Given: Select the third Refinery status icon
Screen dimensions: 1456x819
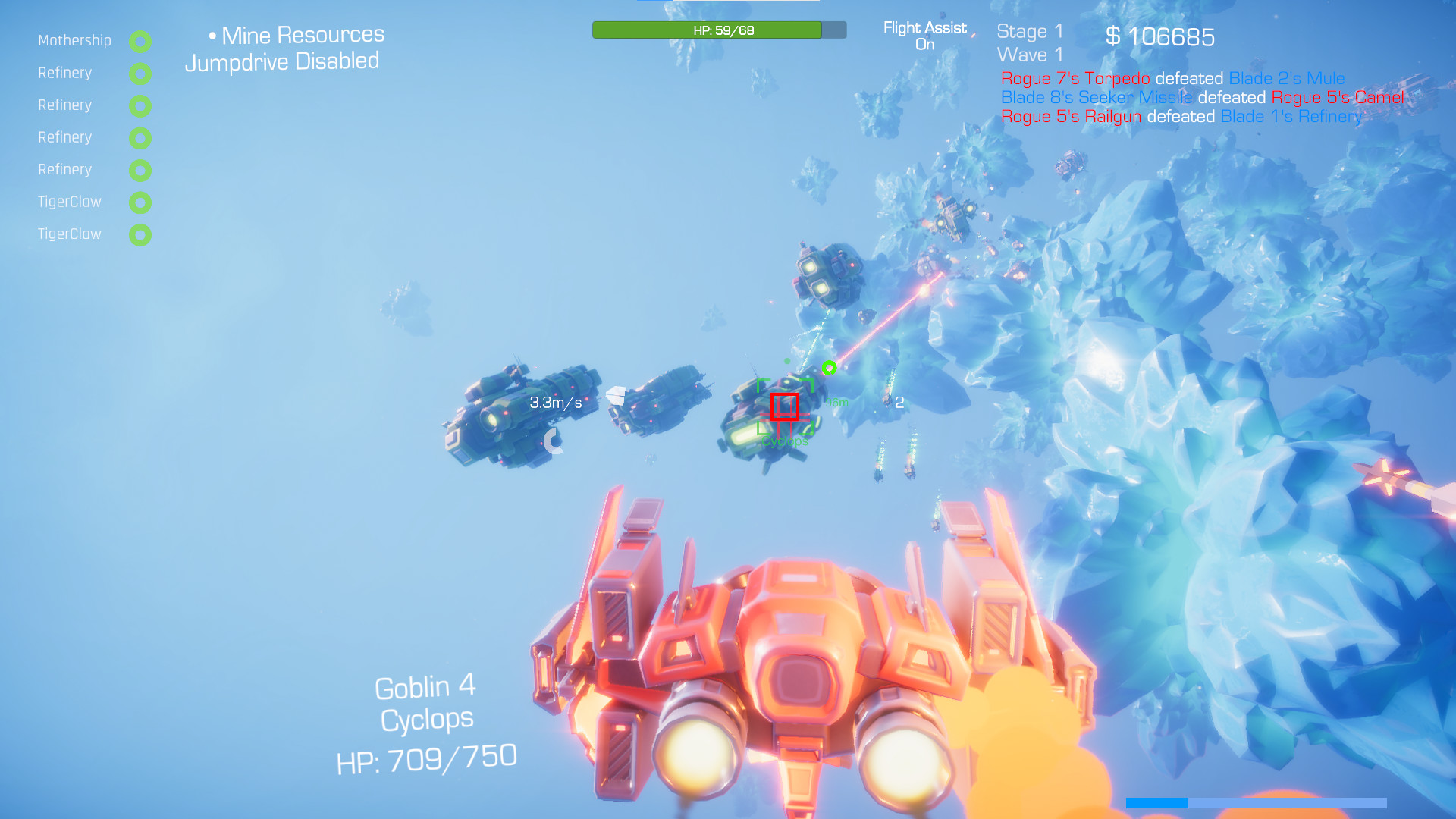Looking at the screenshot, I should [140, 139].
